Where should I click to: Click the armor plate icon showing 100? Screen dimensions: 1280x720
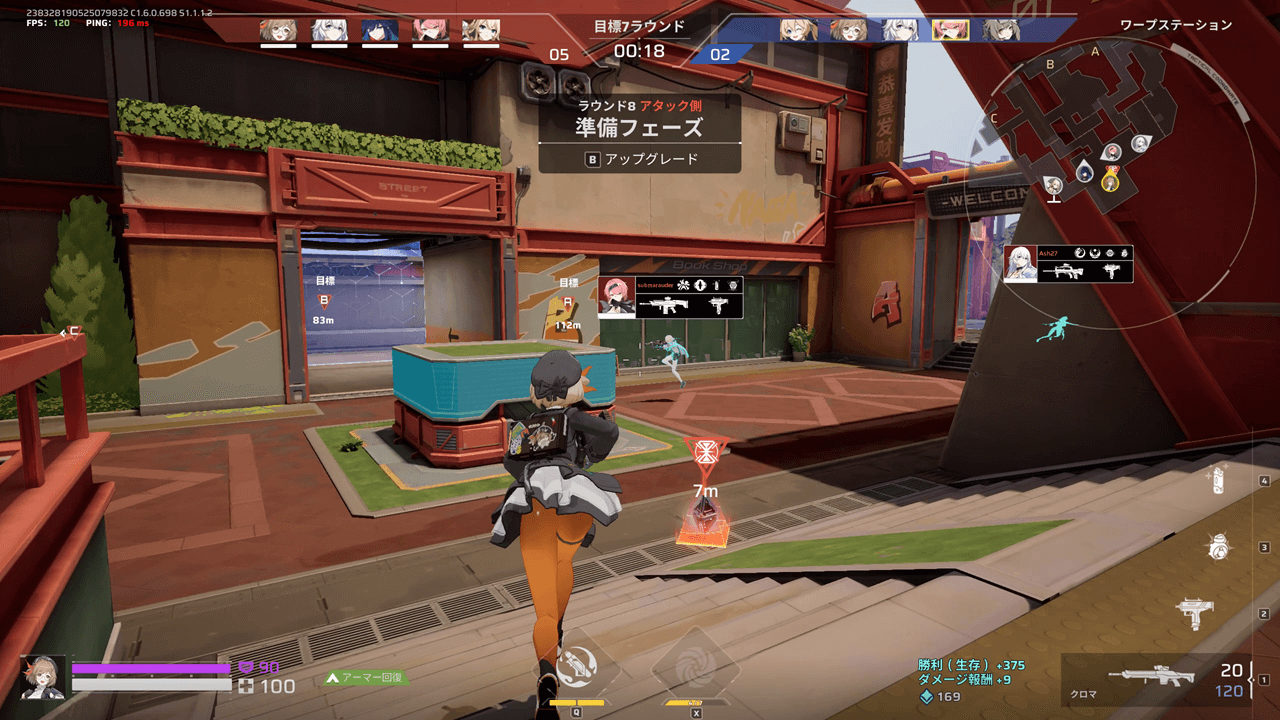point(244,686)
